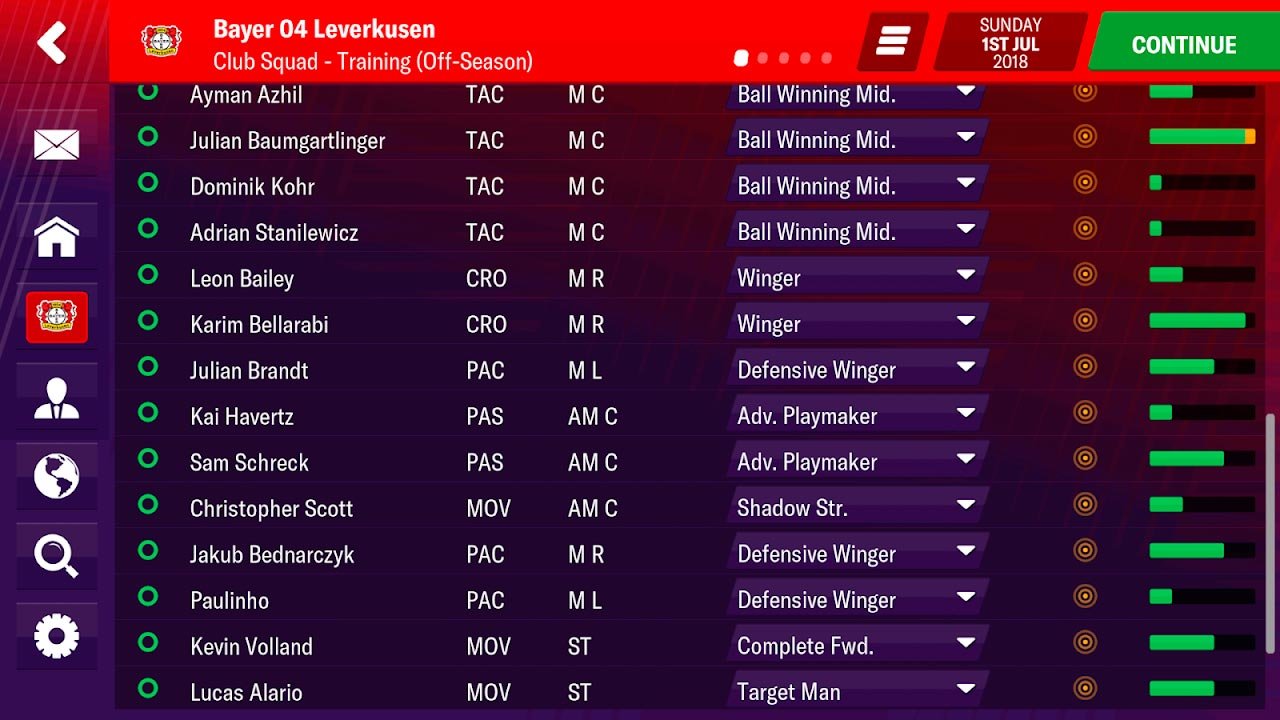Select Julian Brandt's player row
Viewport: 1280px width, 720px height.
249,370
